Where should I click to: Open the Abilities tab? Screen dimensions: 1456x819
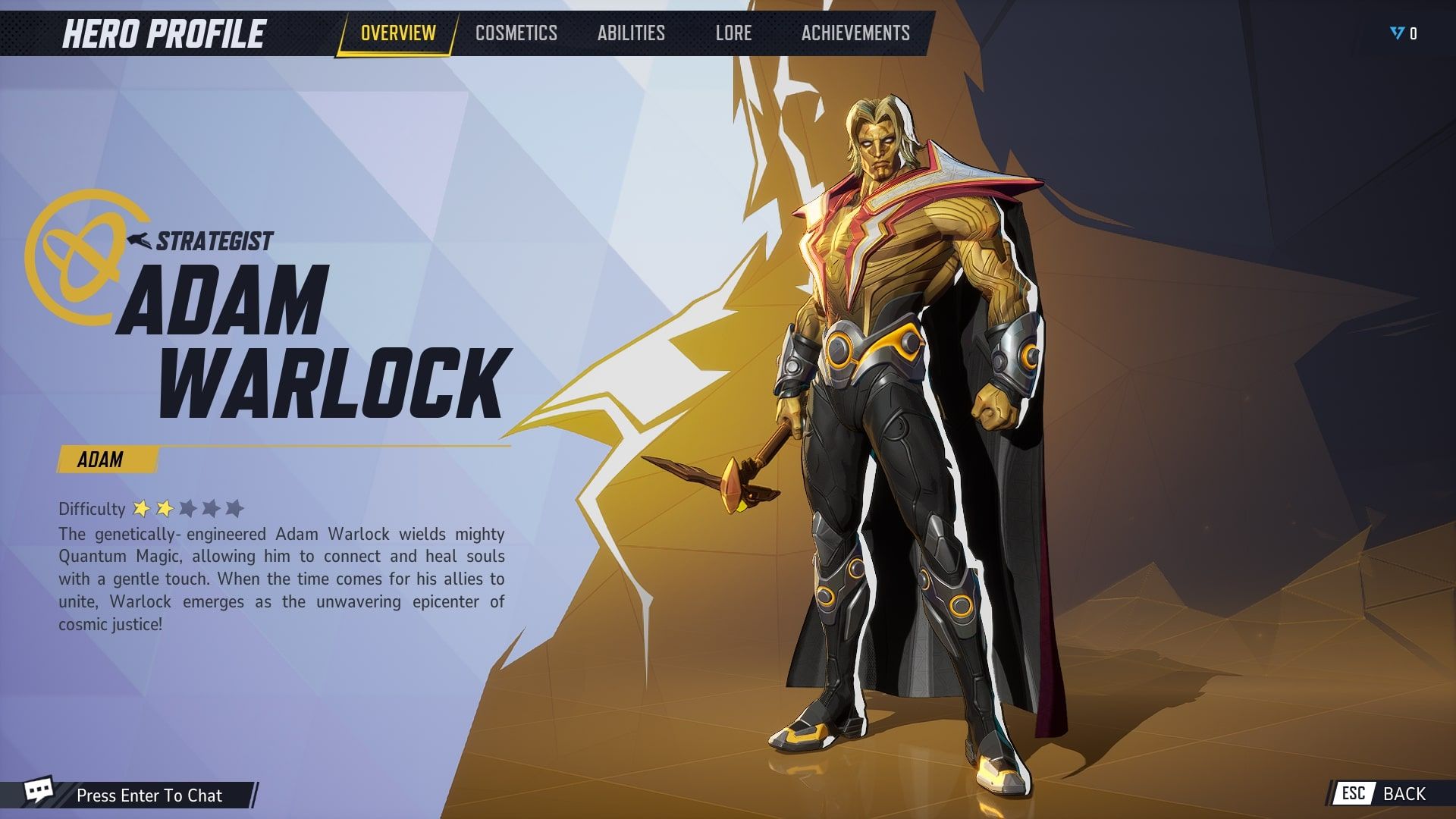629,33
